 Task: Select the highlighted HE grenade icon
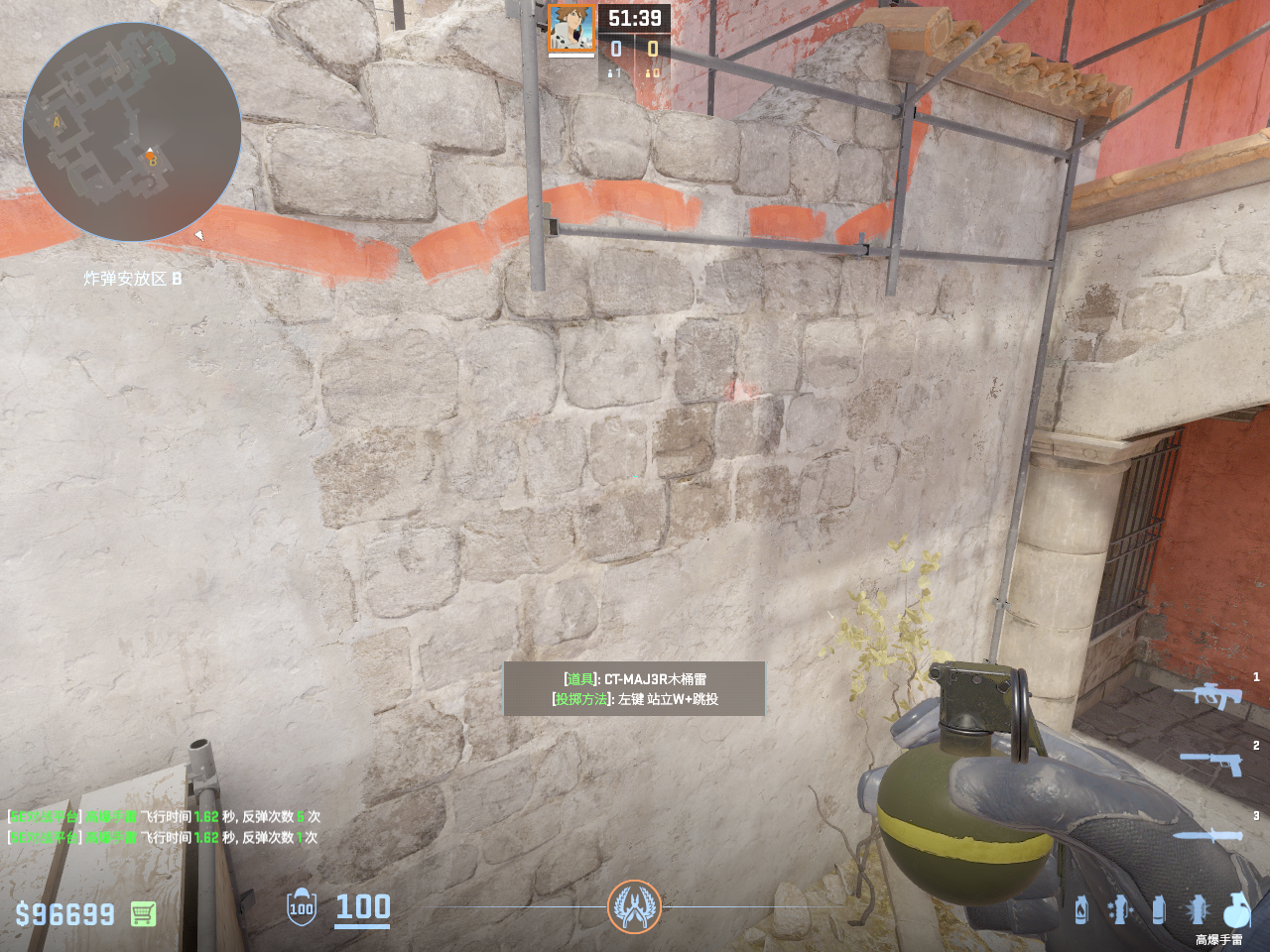point(1236,909)
